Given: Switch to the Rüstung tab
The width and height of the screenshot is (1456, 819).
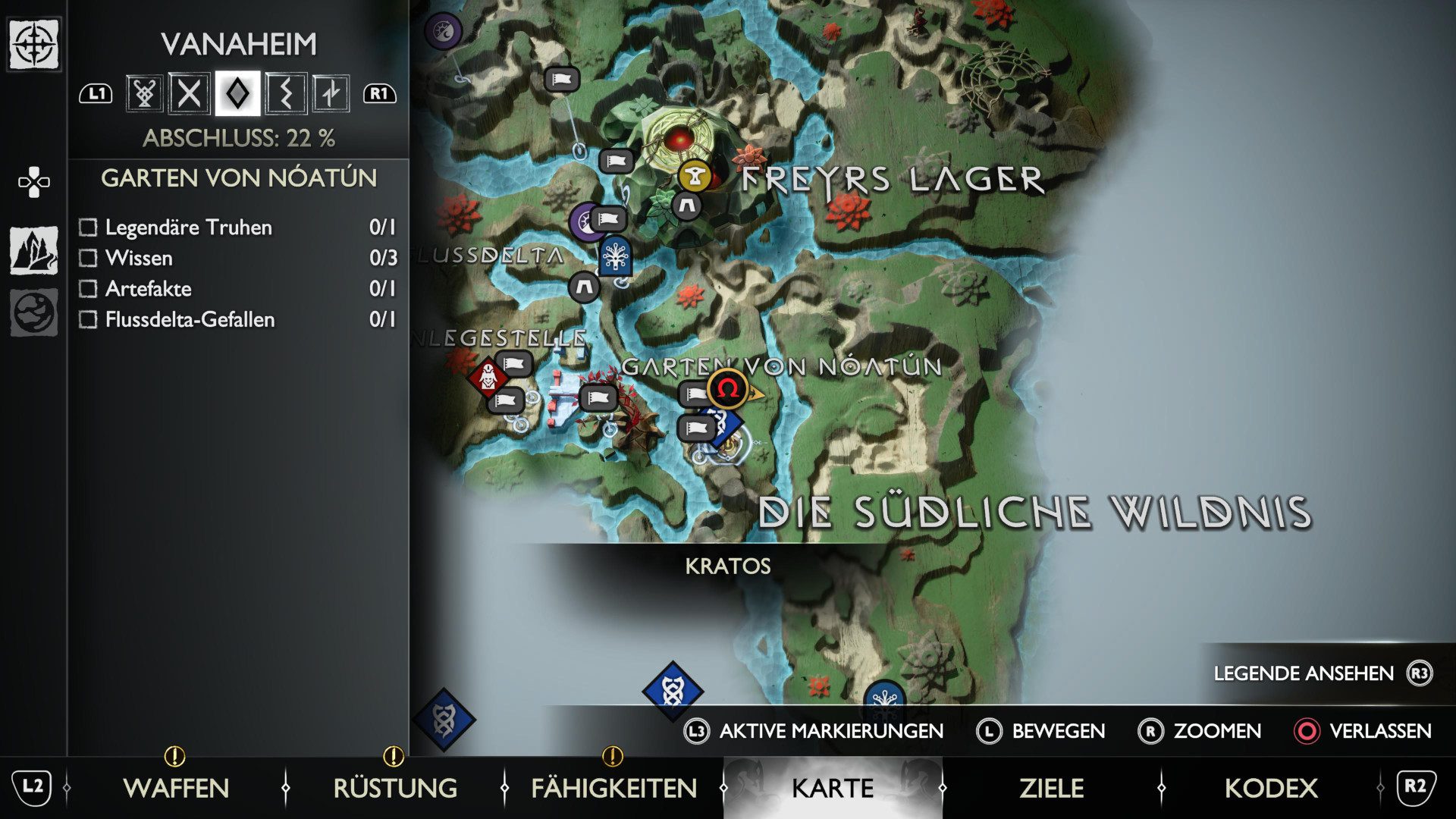Looking at the screenshot, I should click(x=395, y=788).
